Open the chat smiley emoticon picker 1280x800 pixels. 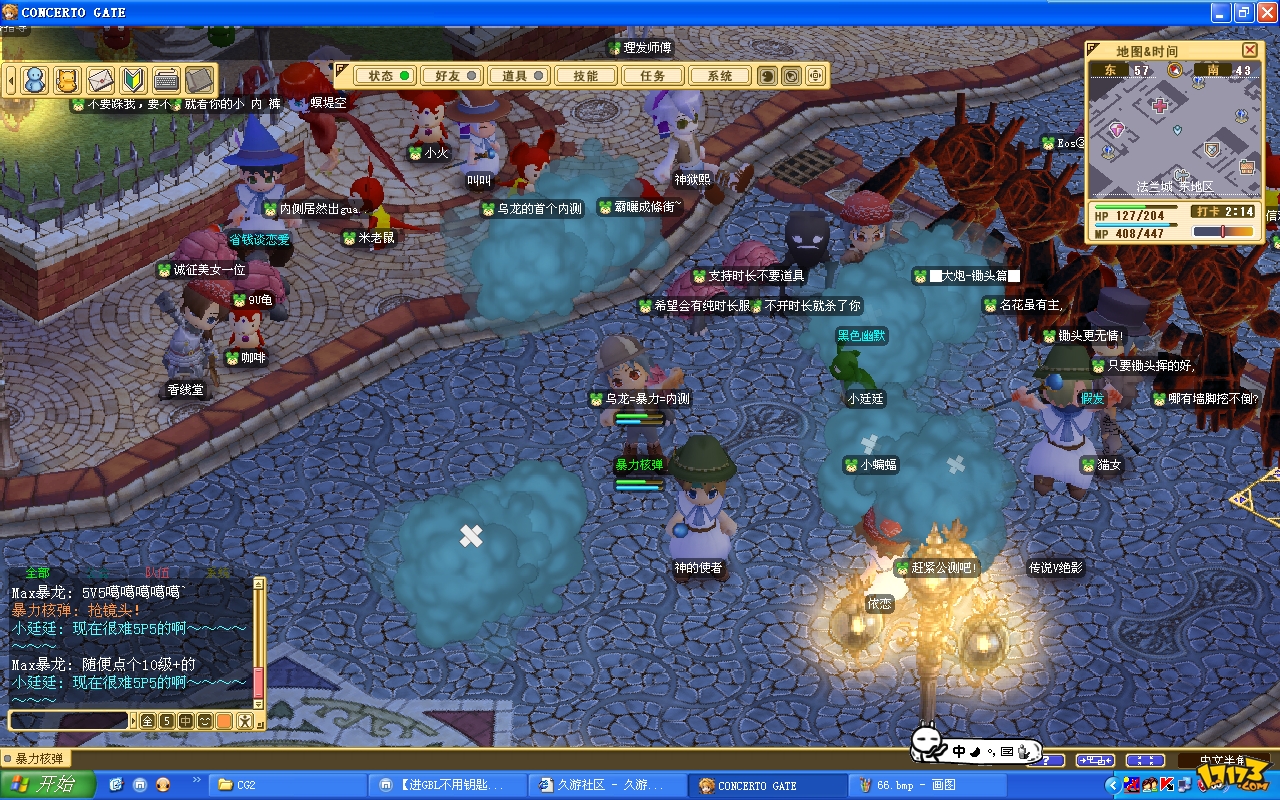click(x=205, y=720)
